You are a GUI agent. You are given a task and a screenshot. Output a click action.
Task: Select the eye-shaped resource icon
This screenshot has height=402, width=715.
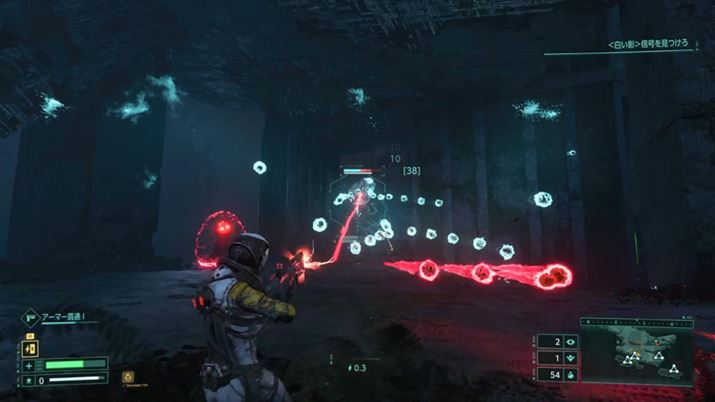pos(570,341)
